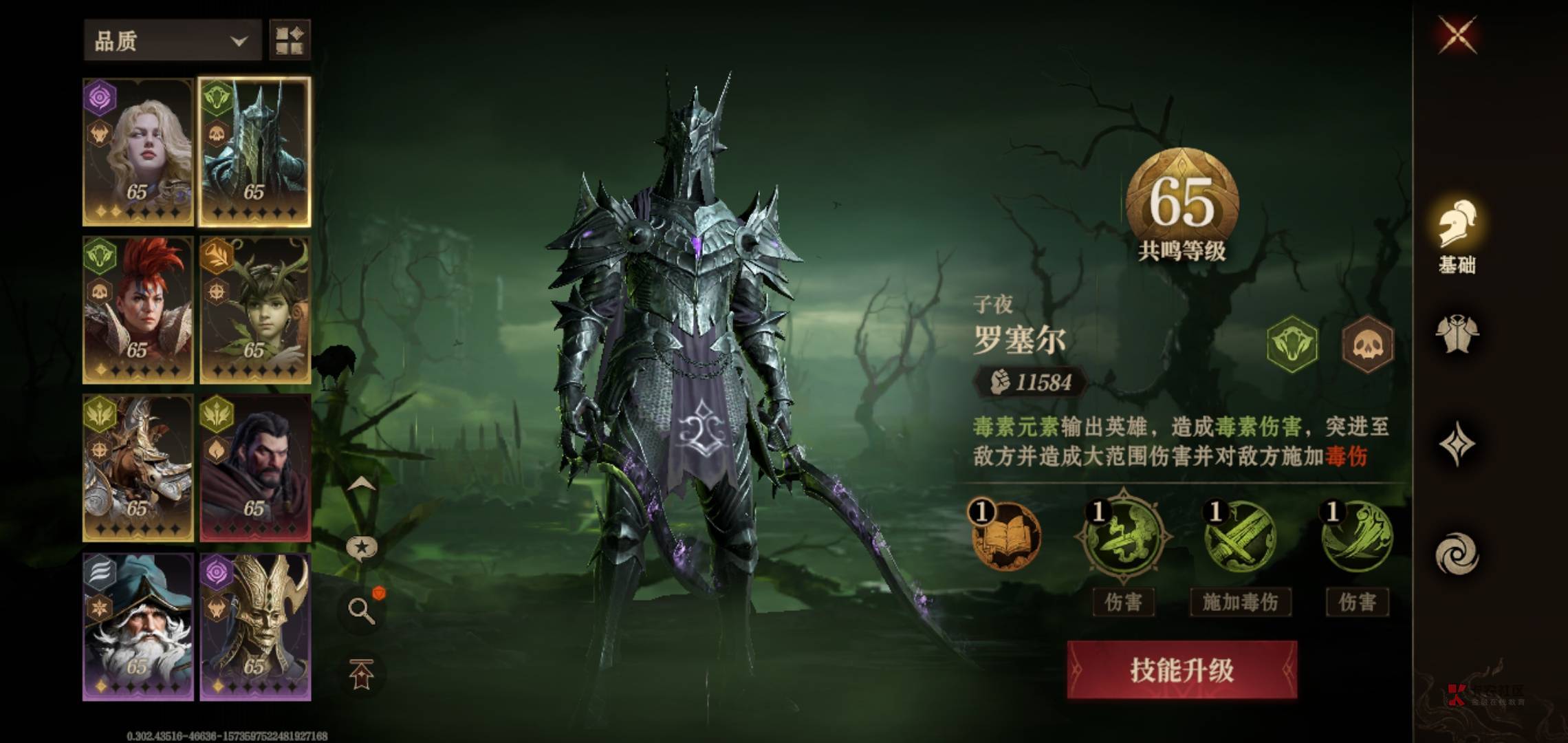This screenshot has width=1568, height=743.
Task: Inspect the crossed swords 施加毒伤 skill
Action: 1240,536
